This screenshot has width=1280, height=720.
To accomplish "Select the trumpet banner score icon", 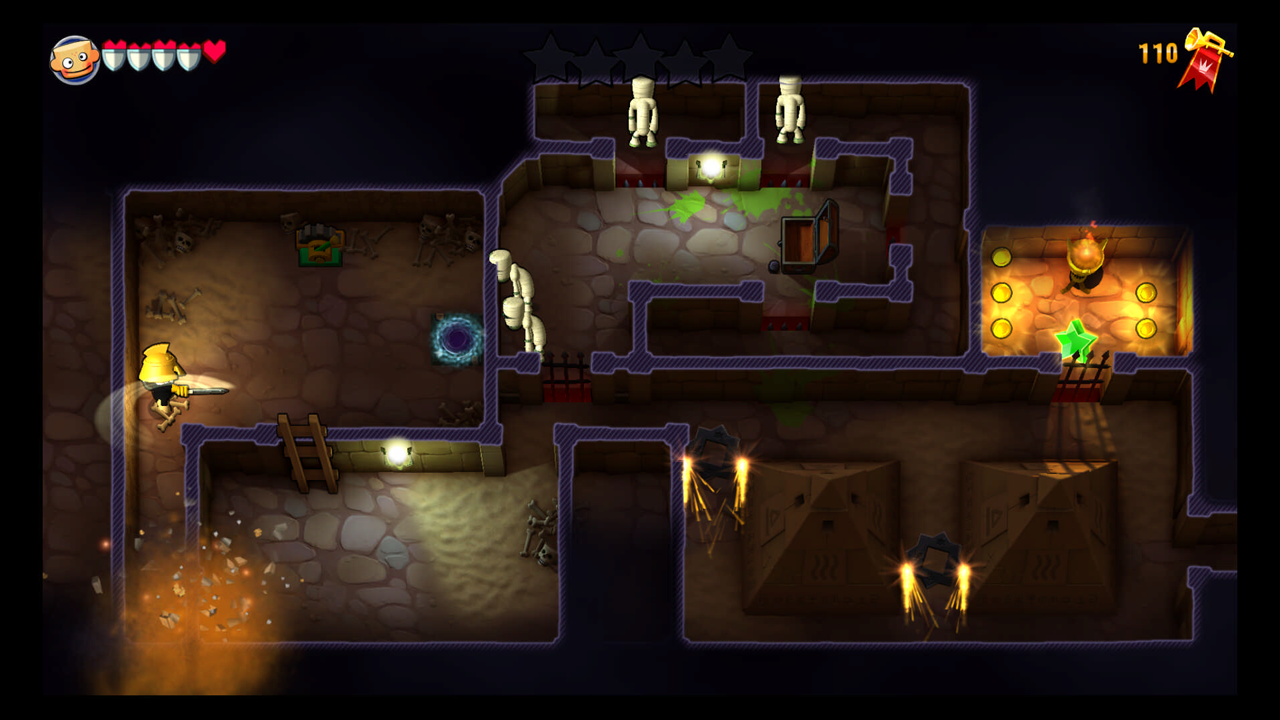I will tap(1206, 60).
